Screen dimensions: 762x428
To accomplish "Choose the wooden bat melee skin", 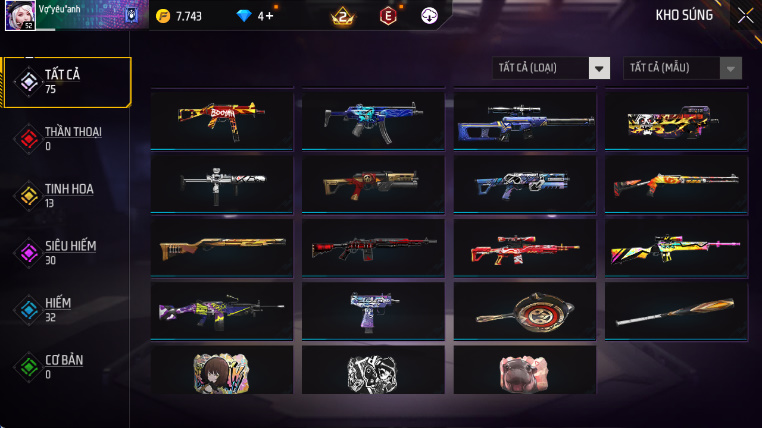I will pos(677,311).
